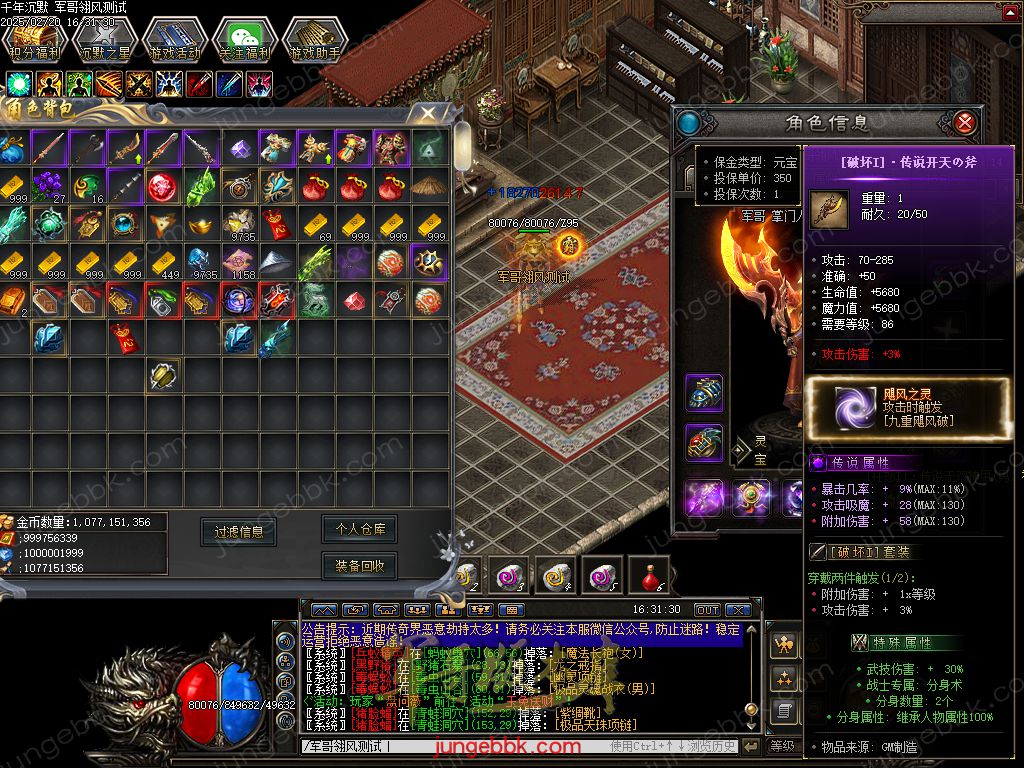Click the 装备回收 equipment recycle button
Screen dimensions: 1024x768
tap(360, 566)
